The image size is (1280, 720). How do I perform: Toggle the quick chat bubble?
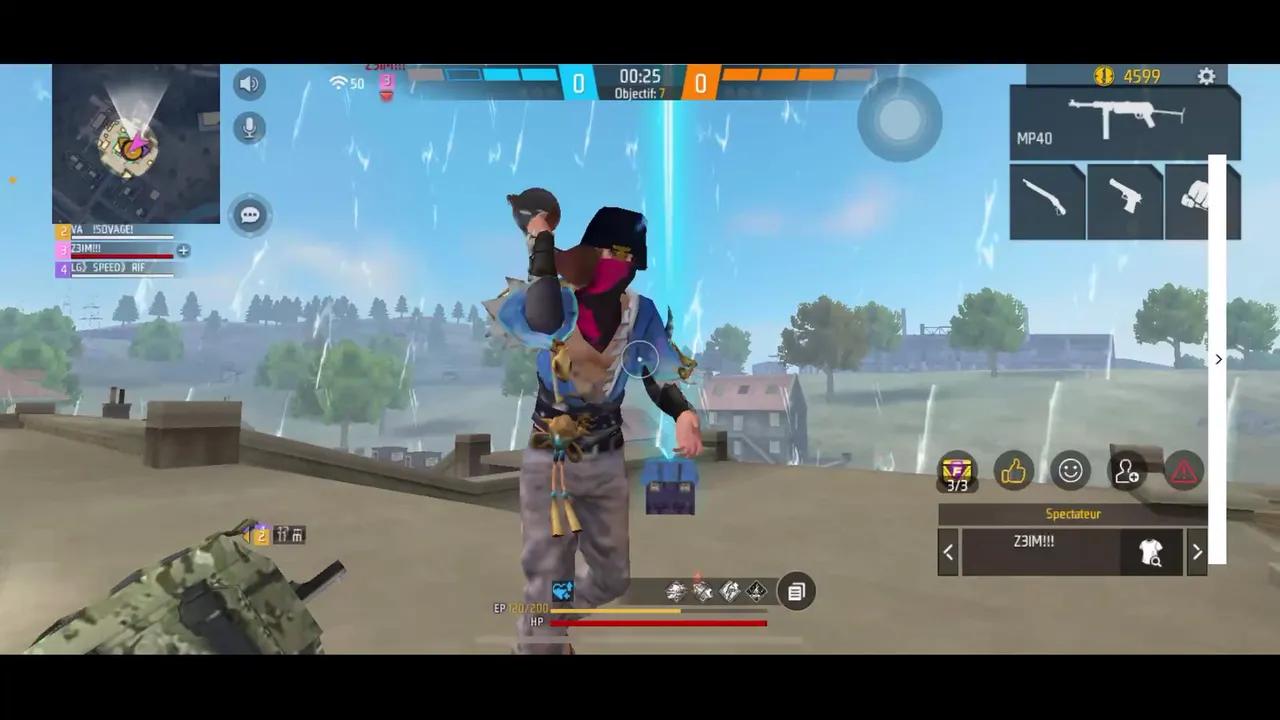pos(249,215)
